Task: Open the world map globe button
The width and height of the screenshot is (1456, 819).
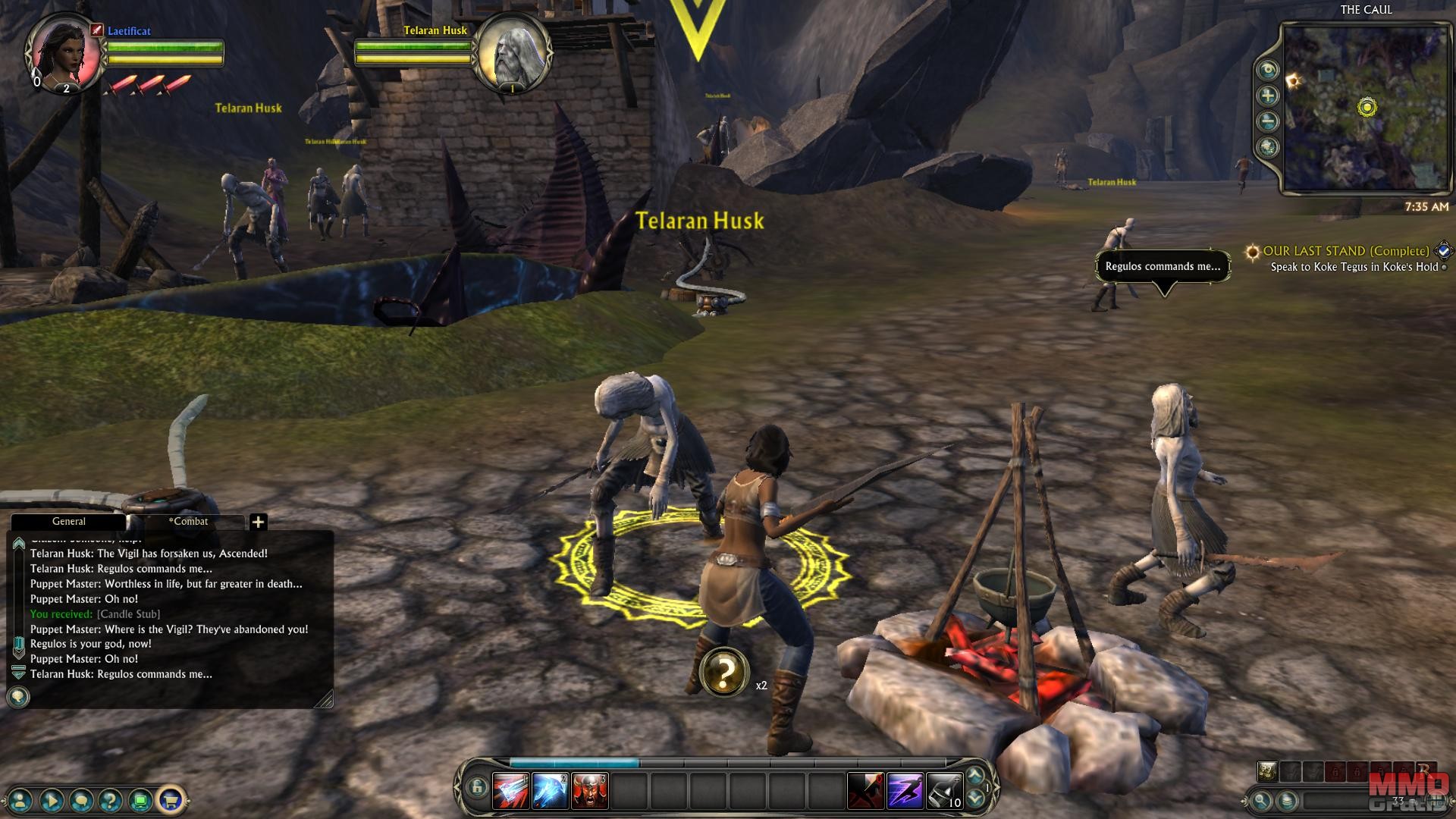Action: pos(1267,147)
